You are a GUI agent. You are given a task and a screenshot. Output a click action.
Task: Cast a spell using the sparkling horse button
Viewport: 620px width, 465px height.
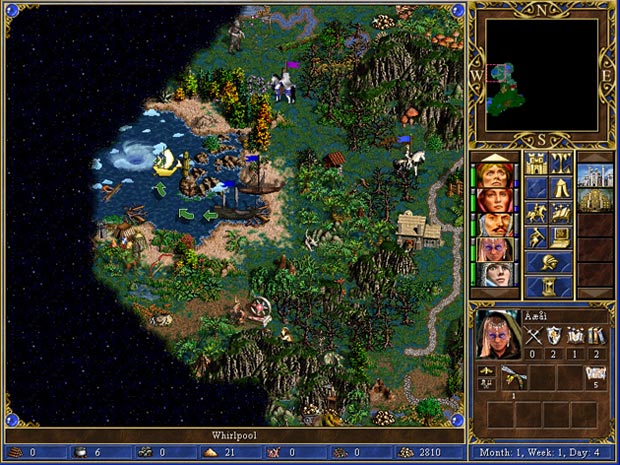coord(560,213)
